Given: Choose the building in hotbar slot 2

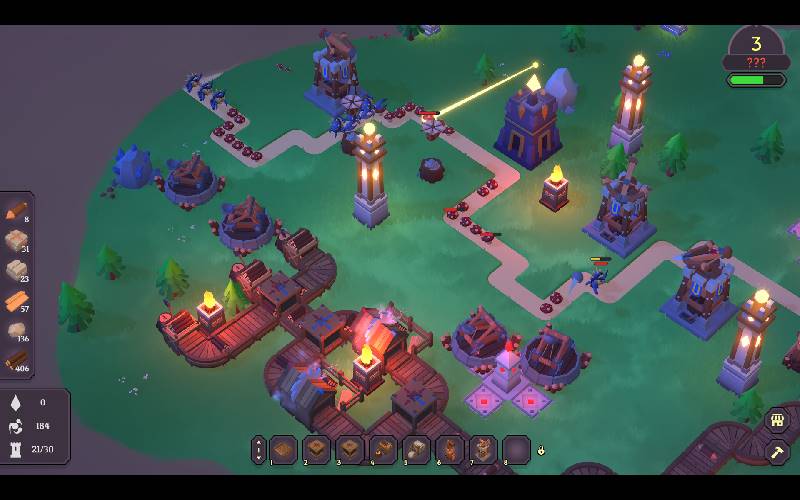Looking at the screenshot, I should (316, 450).
